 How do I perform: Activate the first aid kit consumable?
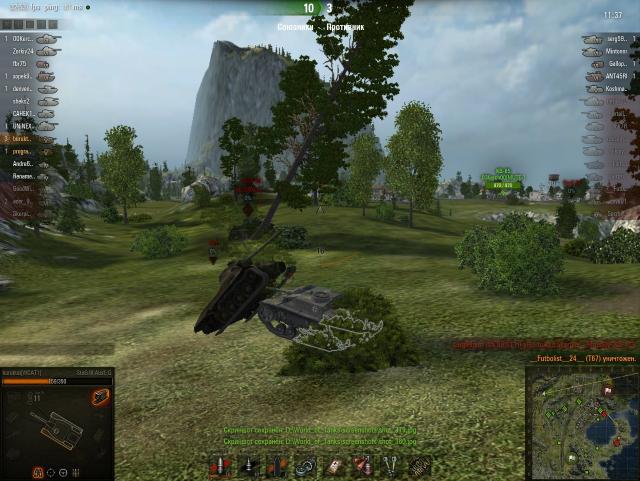334,465
